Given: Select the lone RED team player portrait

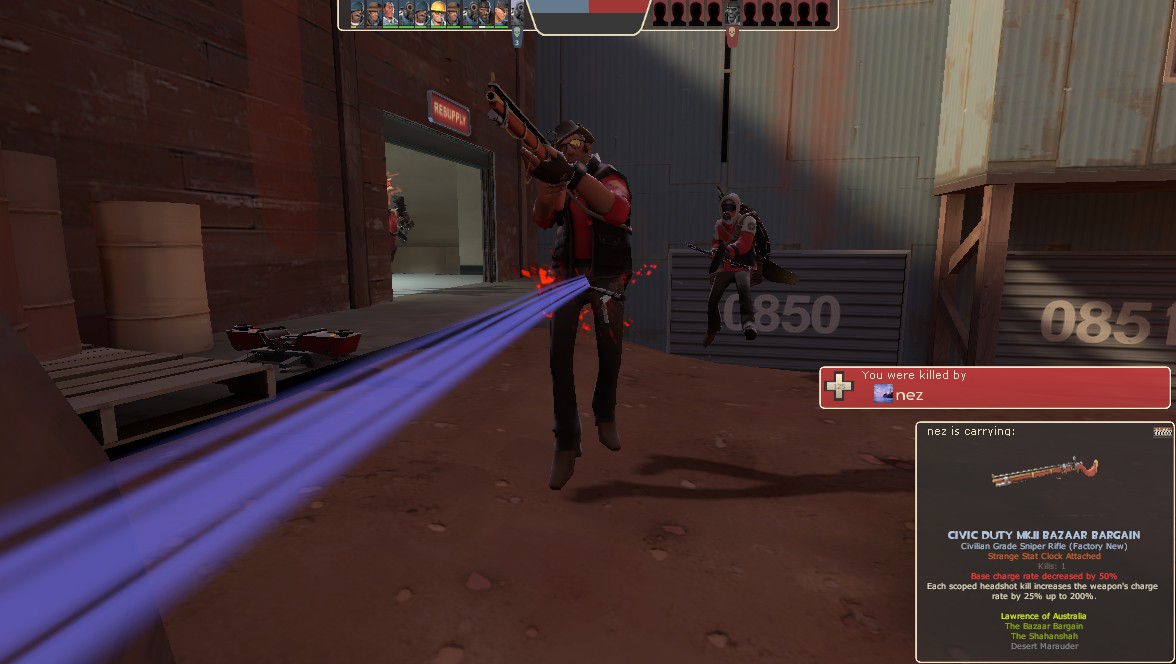Looking at the screenshot, I should click(732, 13).
